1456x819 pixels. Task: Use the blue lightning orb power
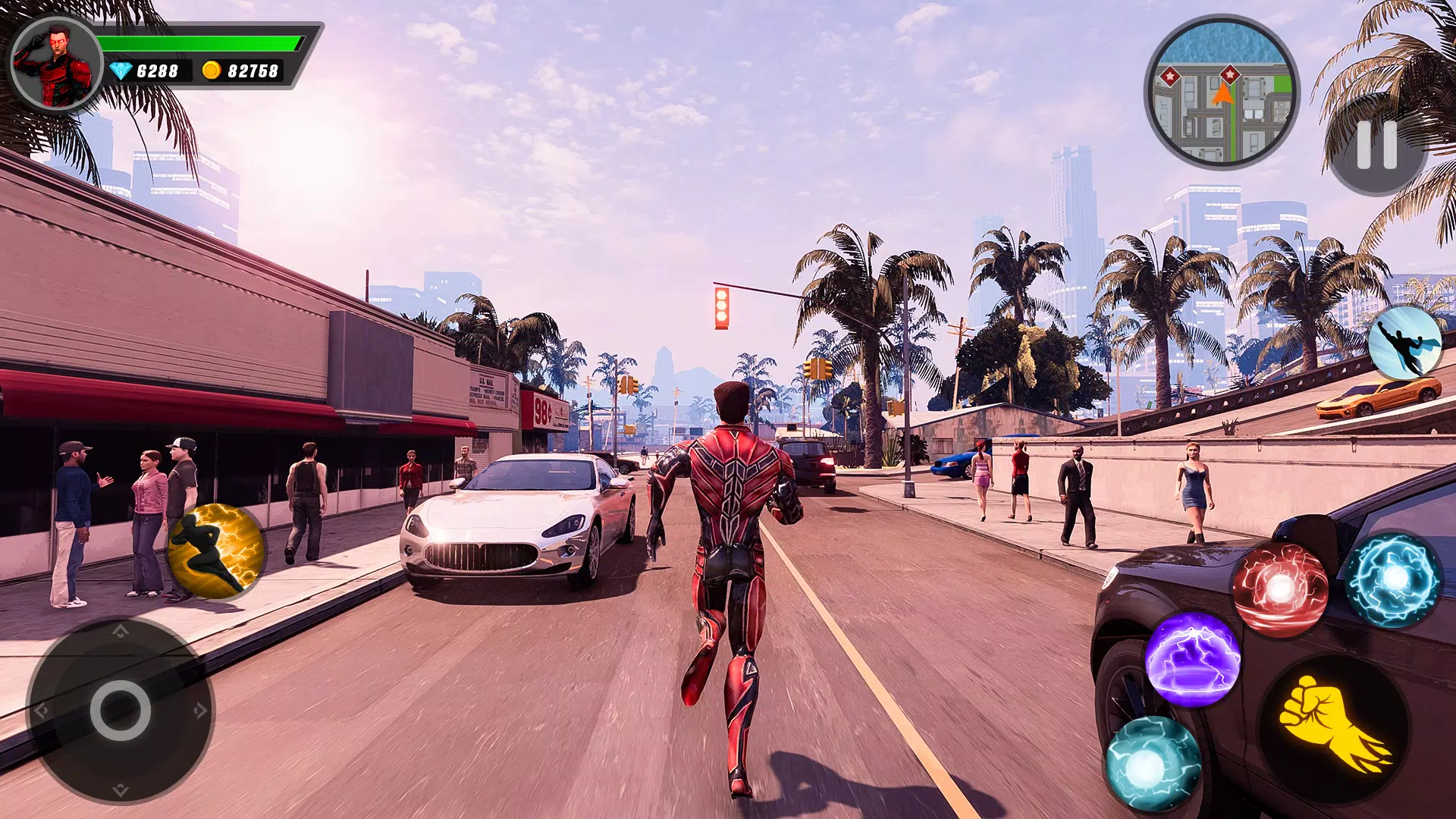coord(1394,579)
